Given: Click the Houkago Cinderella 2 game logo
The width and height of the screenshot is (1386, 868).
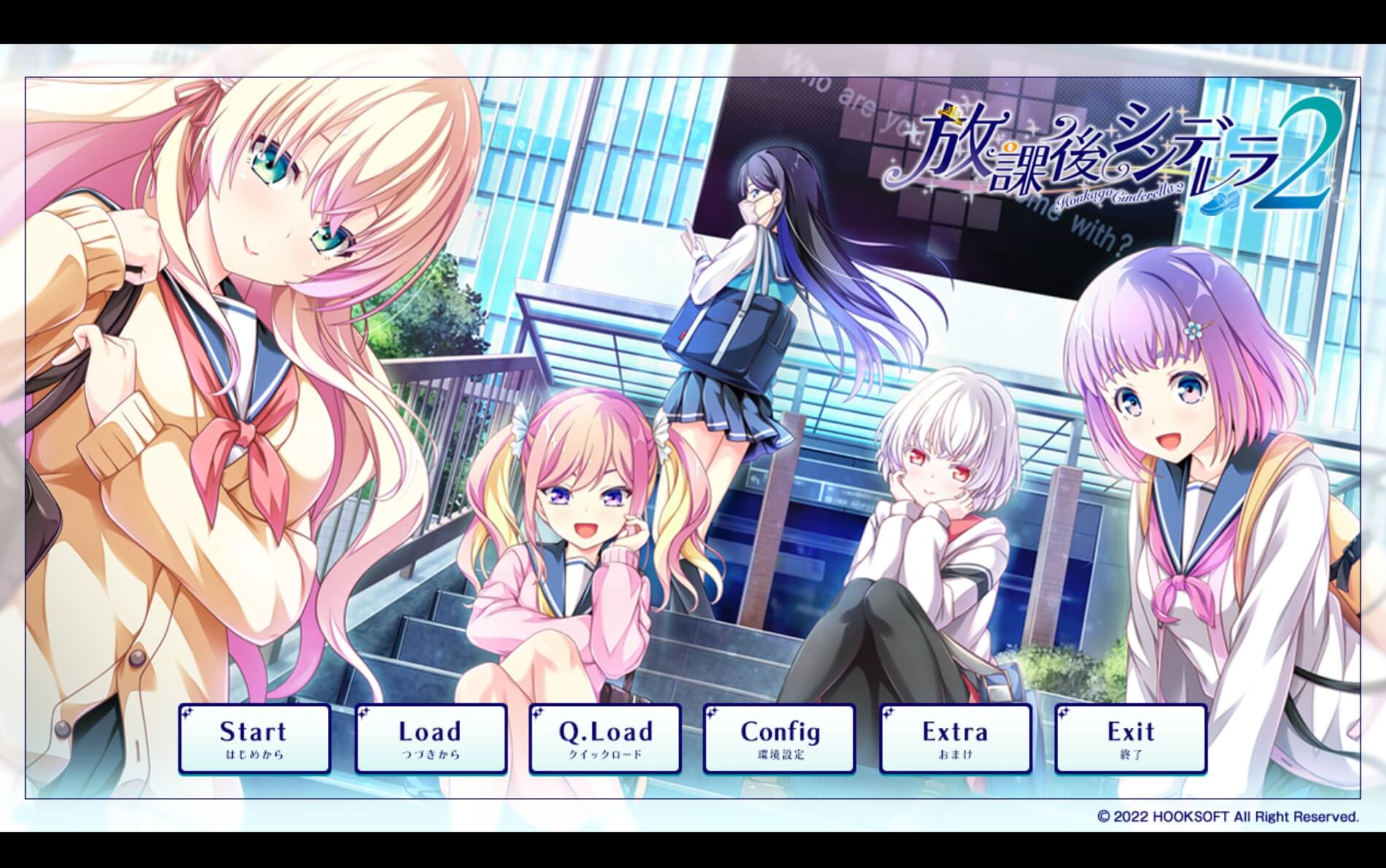Looking at the screenshot, I should [1125, 153].
